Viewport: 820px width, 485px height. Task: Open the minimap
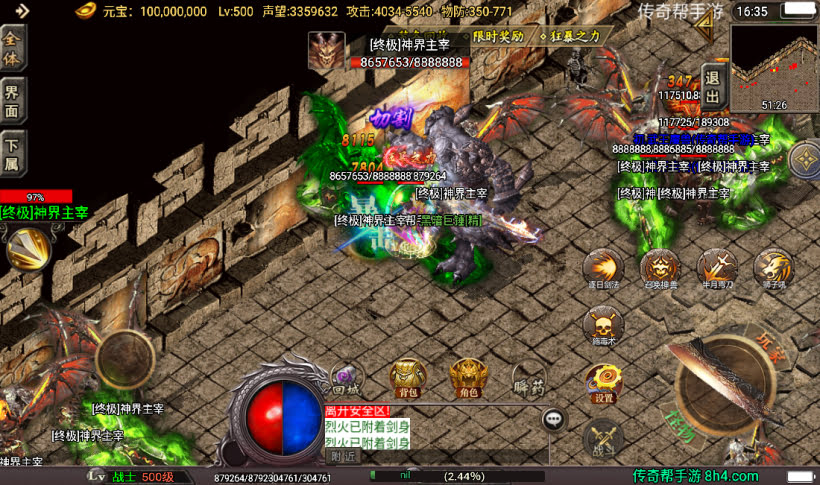[x=773, y=68]
